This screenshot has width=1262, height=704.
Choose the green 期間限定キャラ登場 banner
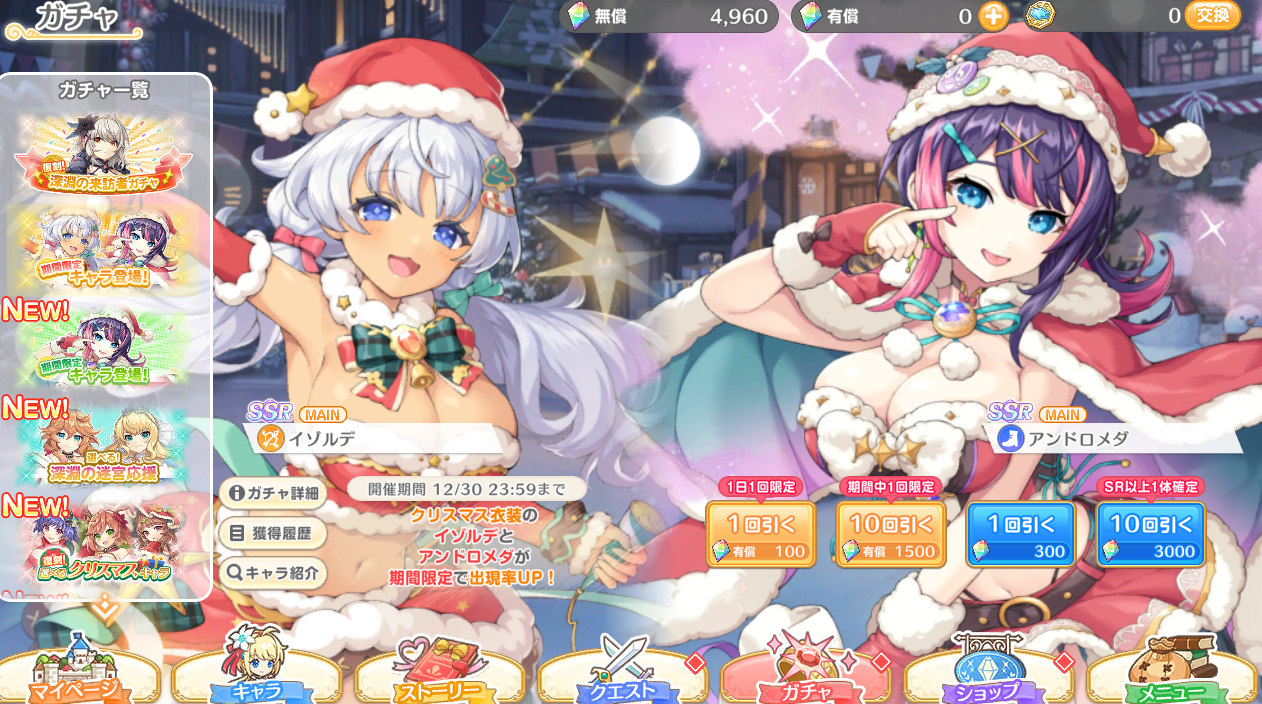(x=102, y=346)
